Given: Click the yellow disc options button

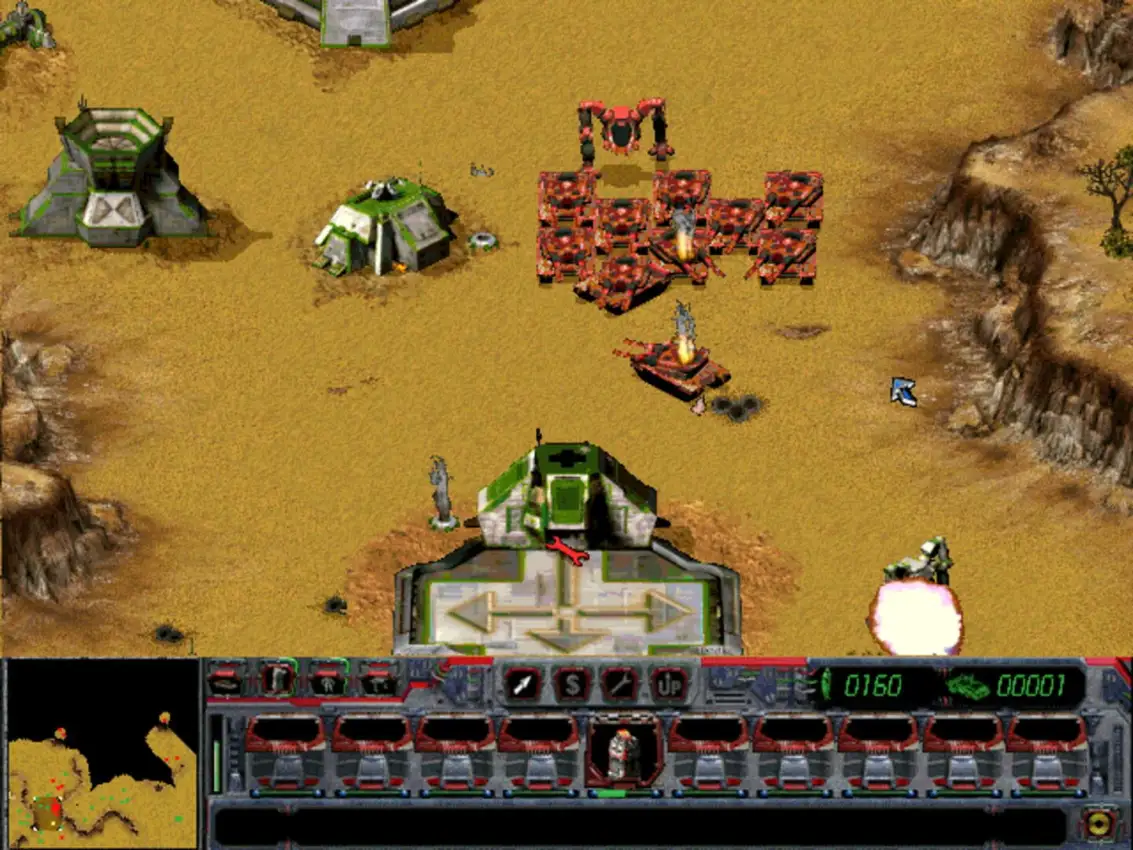Looking at the screenshot, I should (1098, 823).
